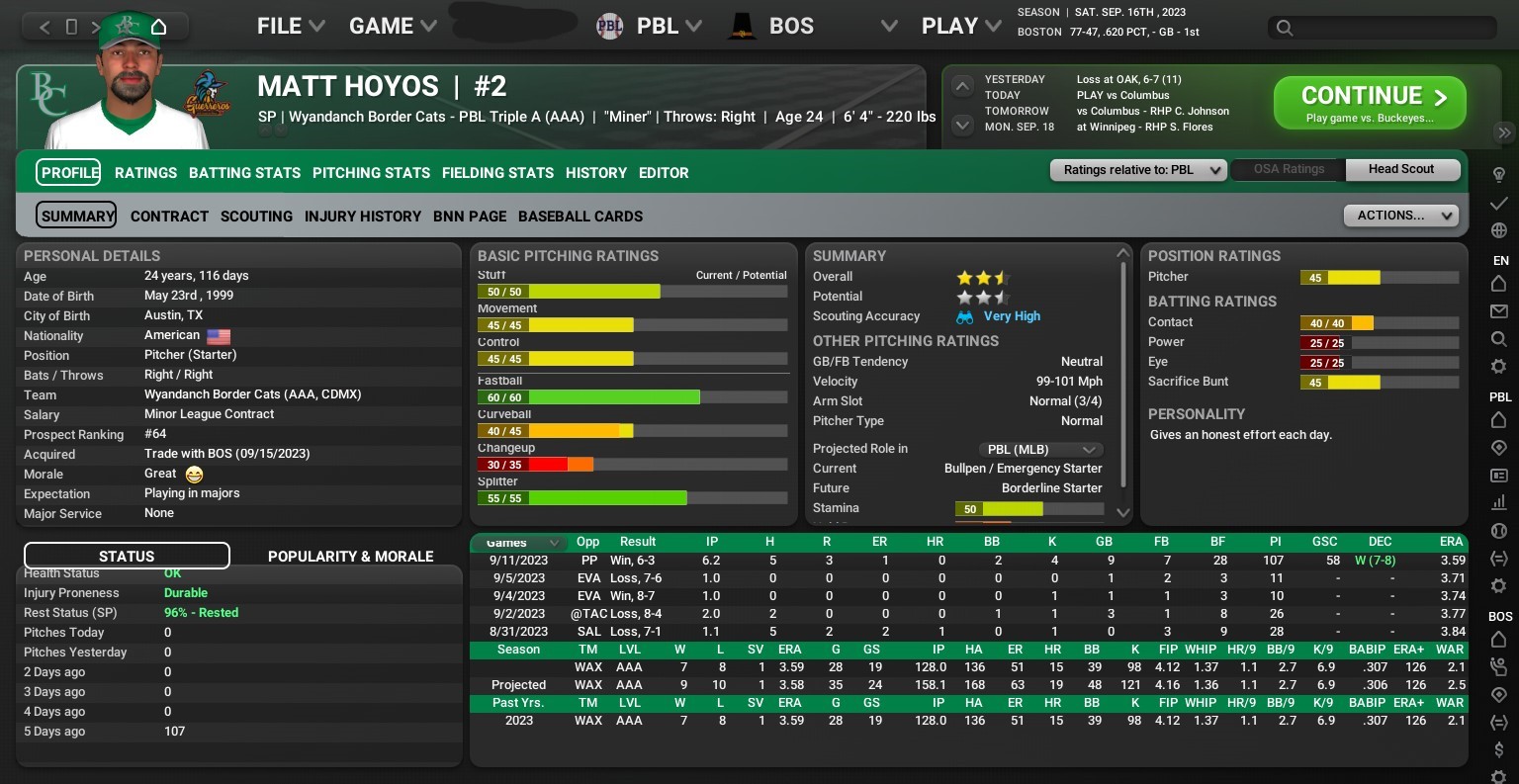Open the SCOUTING sub-tab
Image resolution: width=1519 pixels, height=784 pixels.
point(256,217)
